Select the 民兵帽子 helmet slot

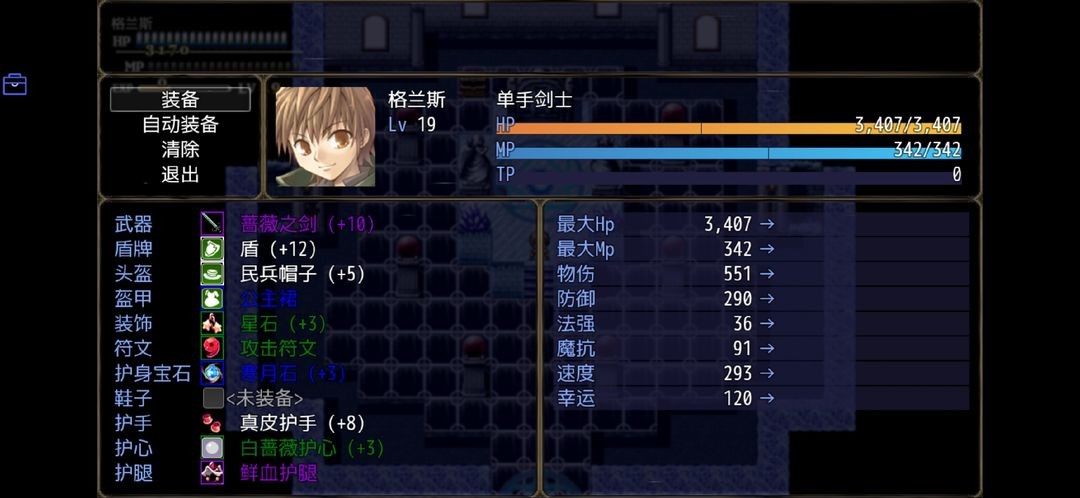302,274
